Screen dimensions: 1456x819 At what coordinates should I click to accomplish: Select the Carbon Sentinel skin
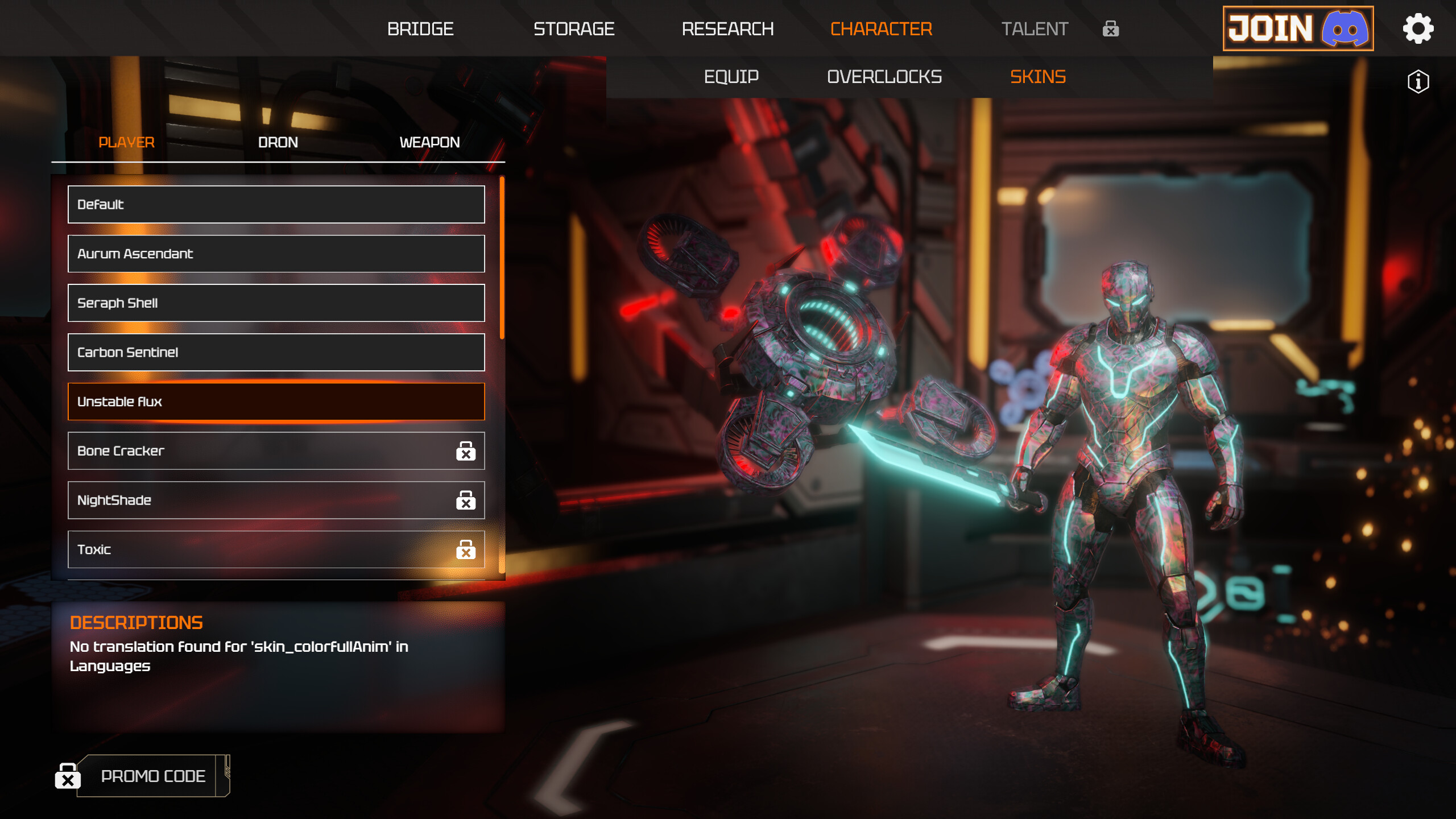(x=275, y=352)
